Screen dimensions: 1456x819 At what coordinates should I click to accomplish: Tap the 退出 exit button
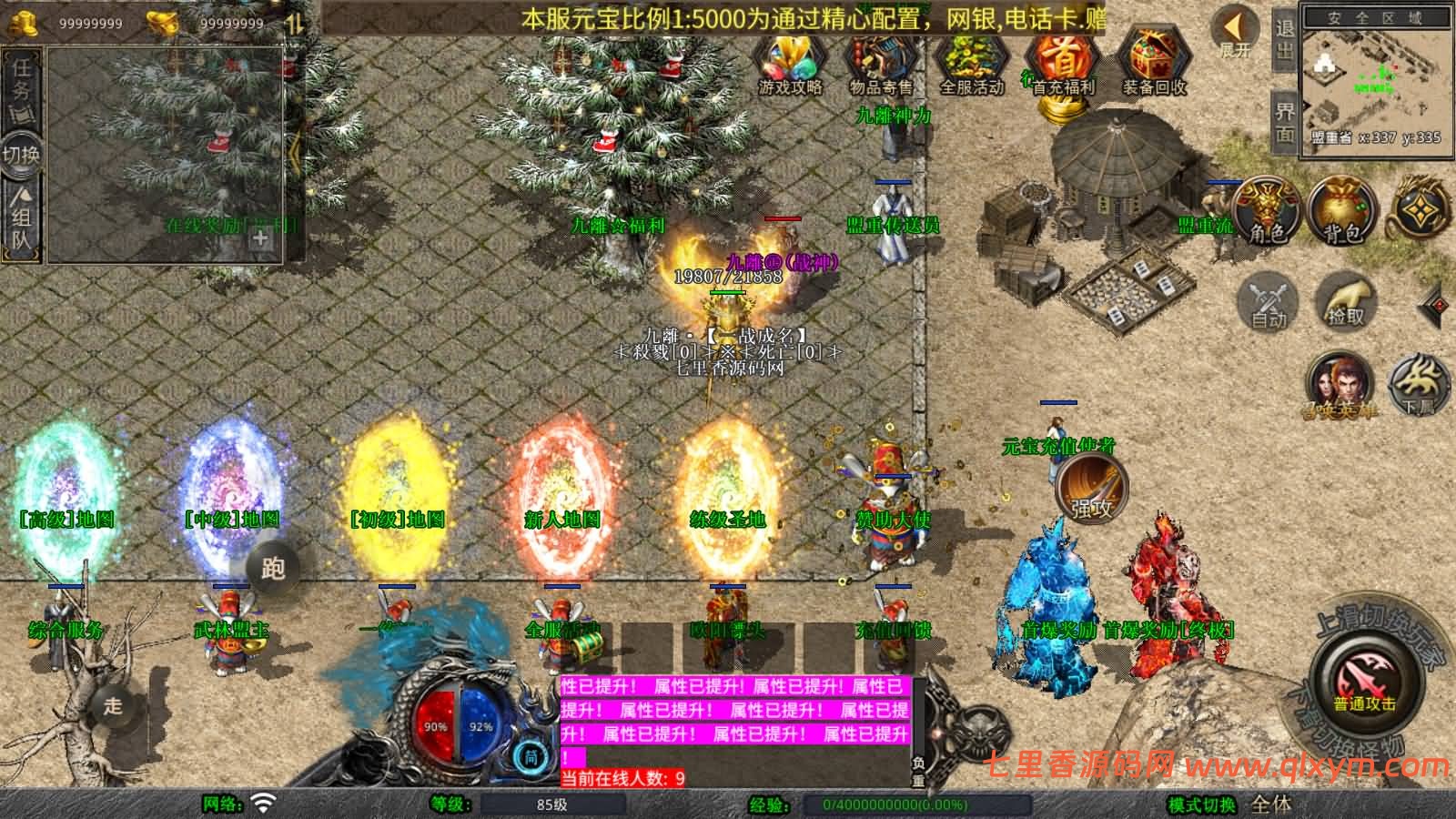coord(1285,40)
